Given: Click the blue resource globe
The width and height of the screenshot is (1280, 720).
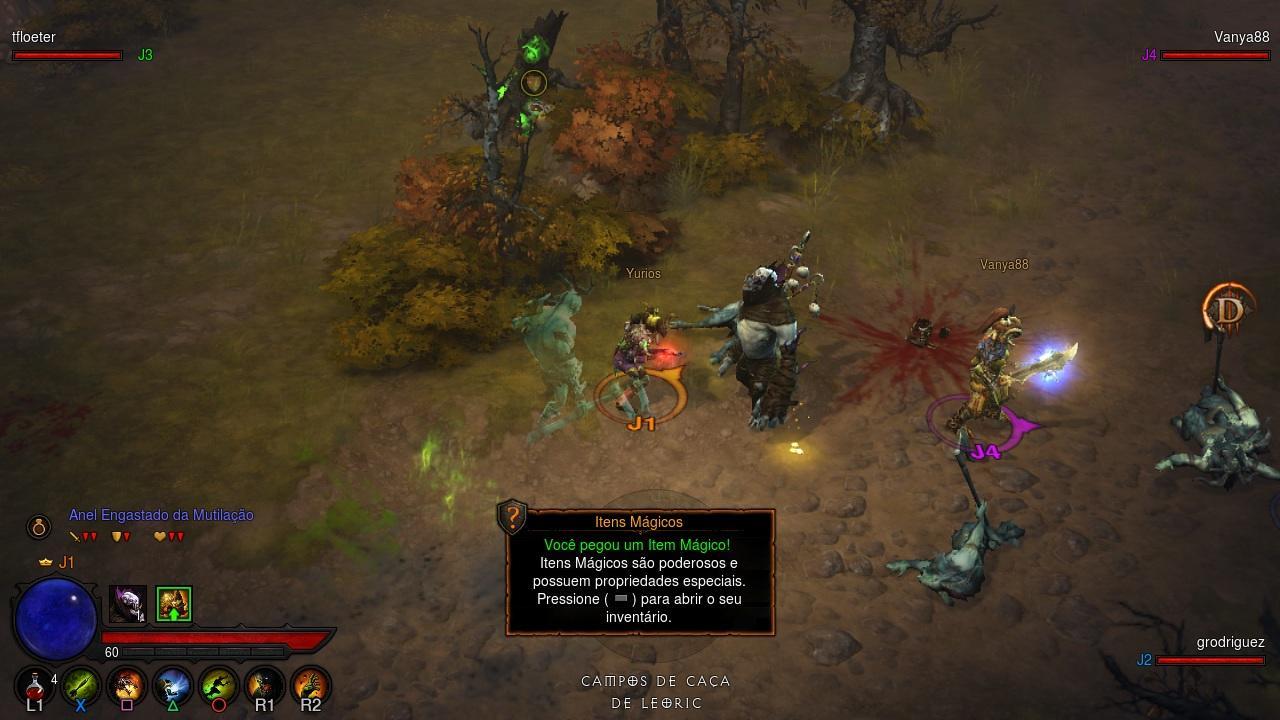Looking at the screenshot, I should (x=56, y=620).
